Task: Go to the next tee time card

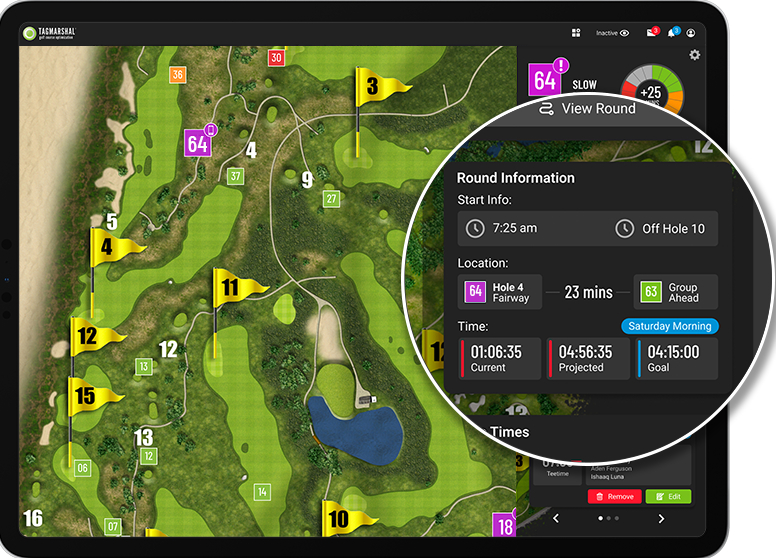Action: point(661,518)
